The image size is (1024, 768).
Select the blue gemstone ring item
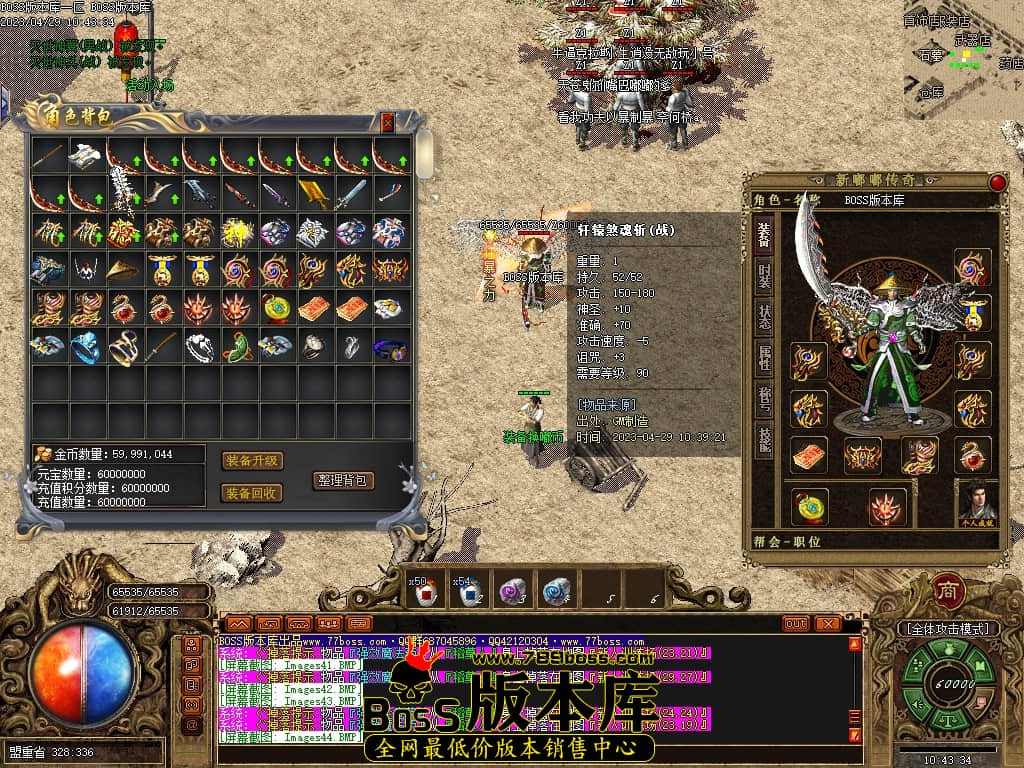pyautogui.click(x=86, y=347)
